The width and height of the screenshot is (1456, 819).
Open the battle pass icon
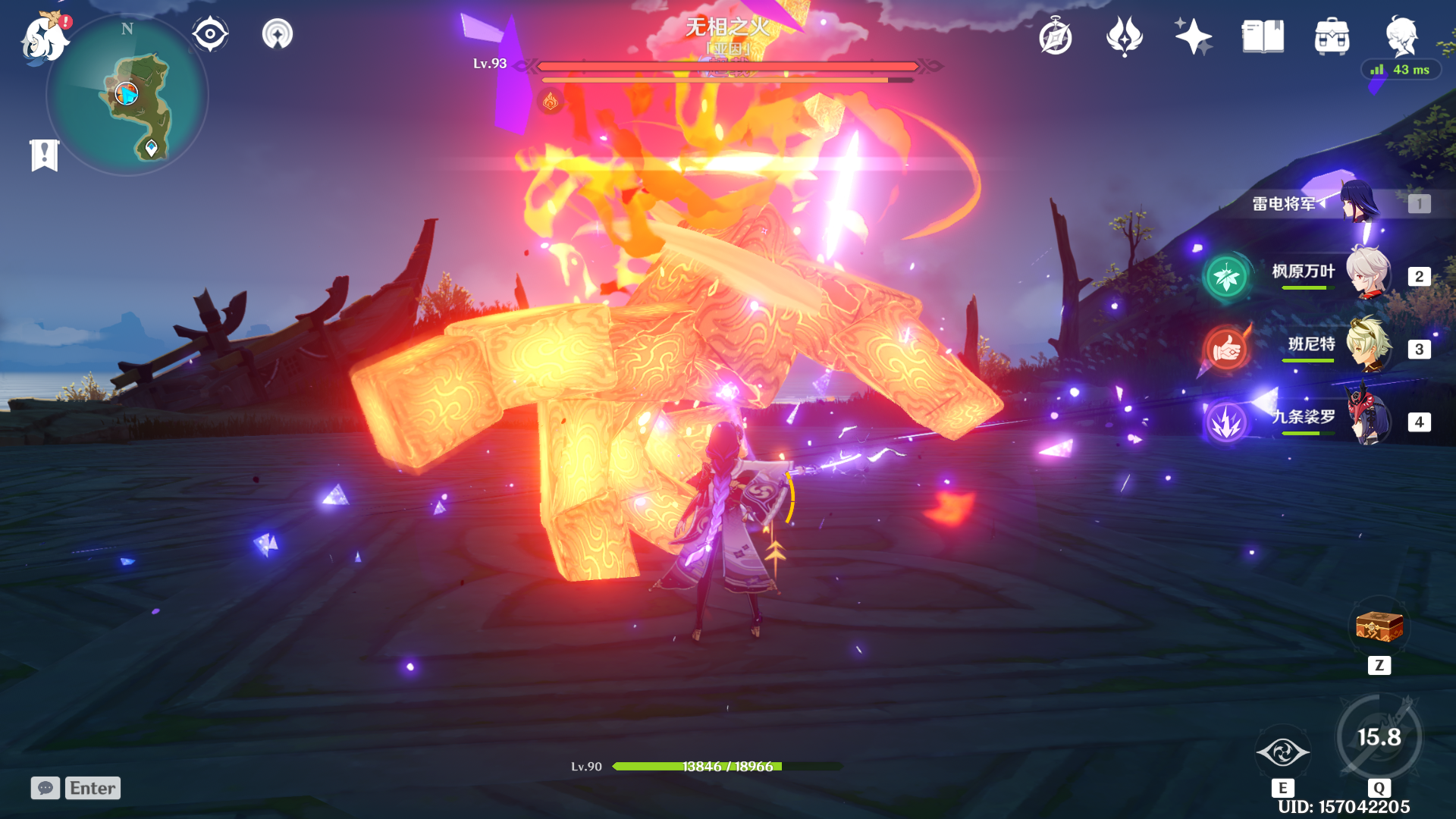[x=1124, y=36]
